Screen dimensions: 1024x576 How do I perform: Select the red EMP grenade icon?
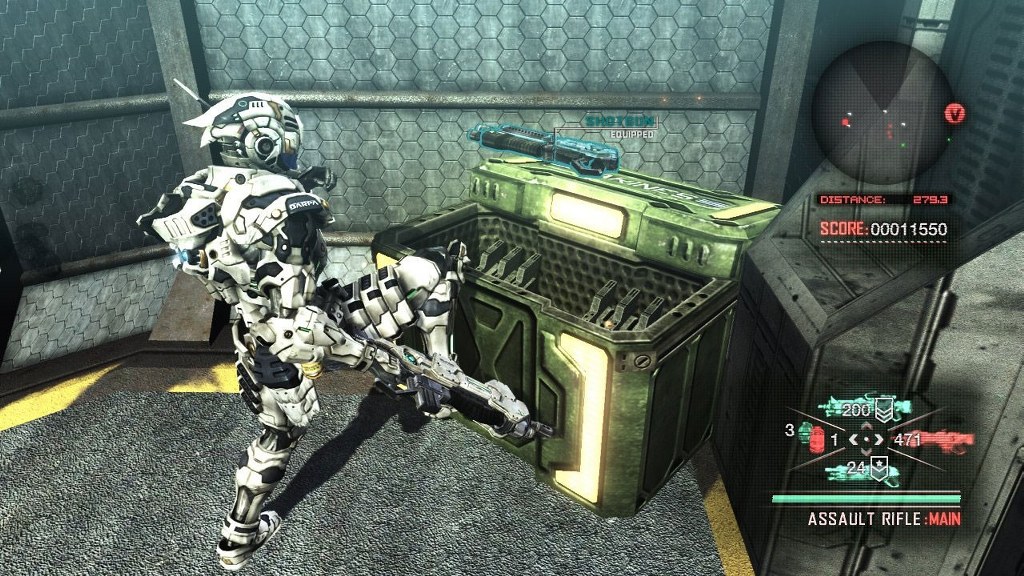[x=815, y=442]
